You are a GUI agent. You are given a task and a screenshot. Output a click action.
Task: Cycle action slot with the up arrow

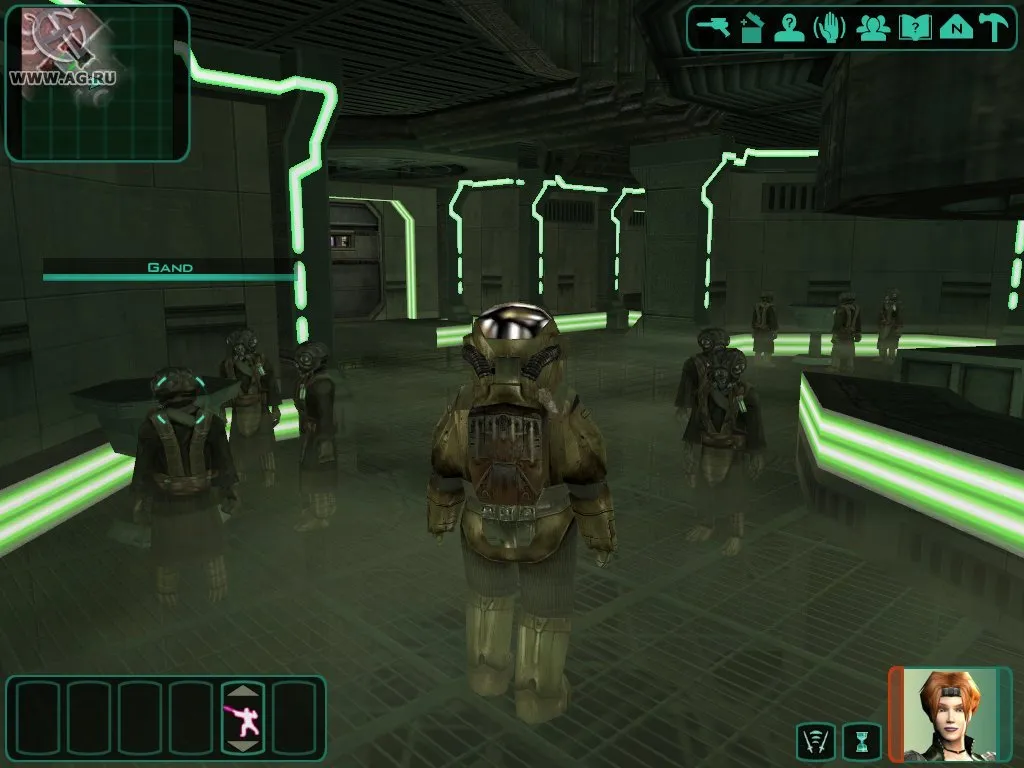pos(244,691)
